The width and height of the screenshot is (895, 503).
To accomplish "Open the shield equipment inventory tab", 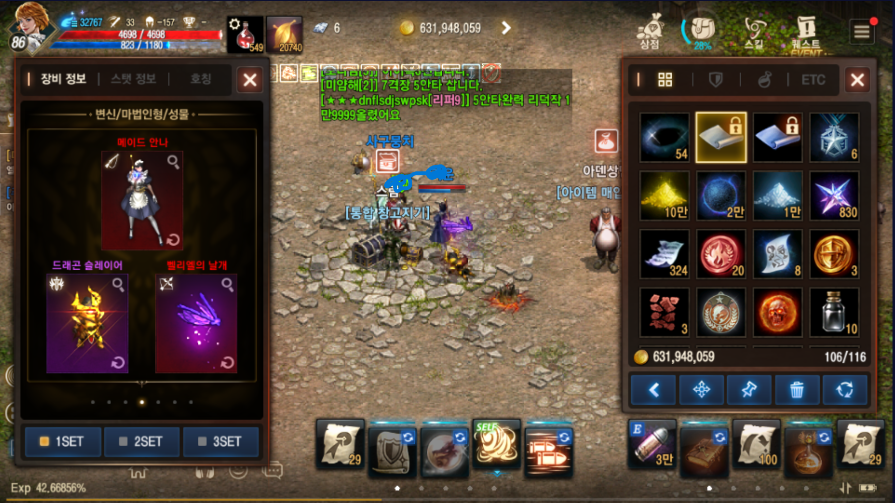I will point(715,80).
